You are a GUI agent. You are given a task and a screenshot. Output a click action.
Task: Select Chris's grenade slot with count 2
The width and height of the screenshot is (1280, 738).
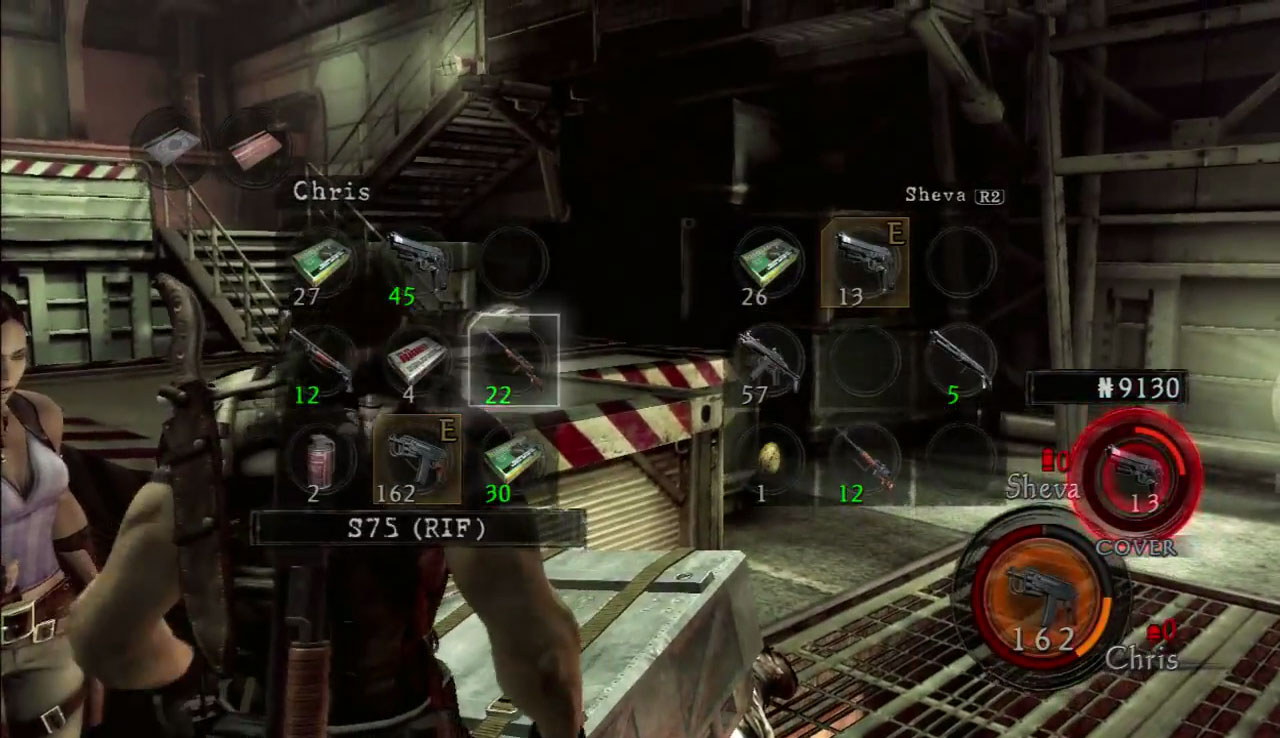click(x=322, y=458)
